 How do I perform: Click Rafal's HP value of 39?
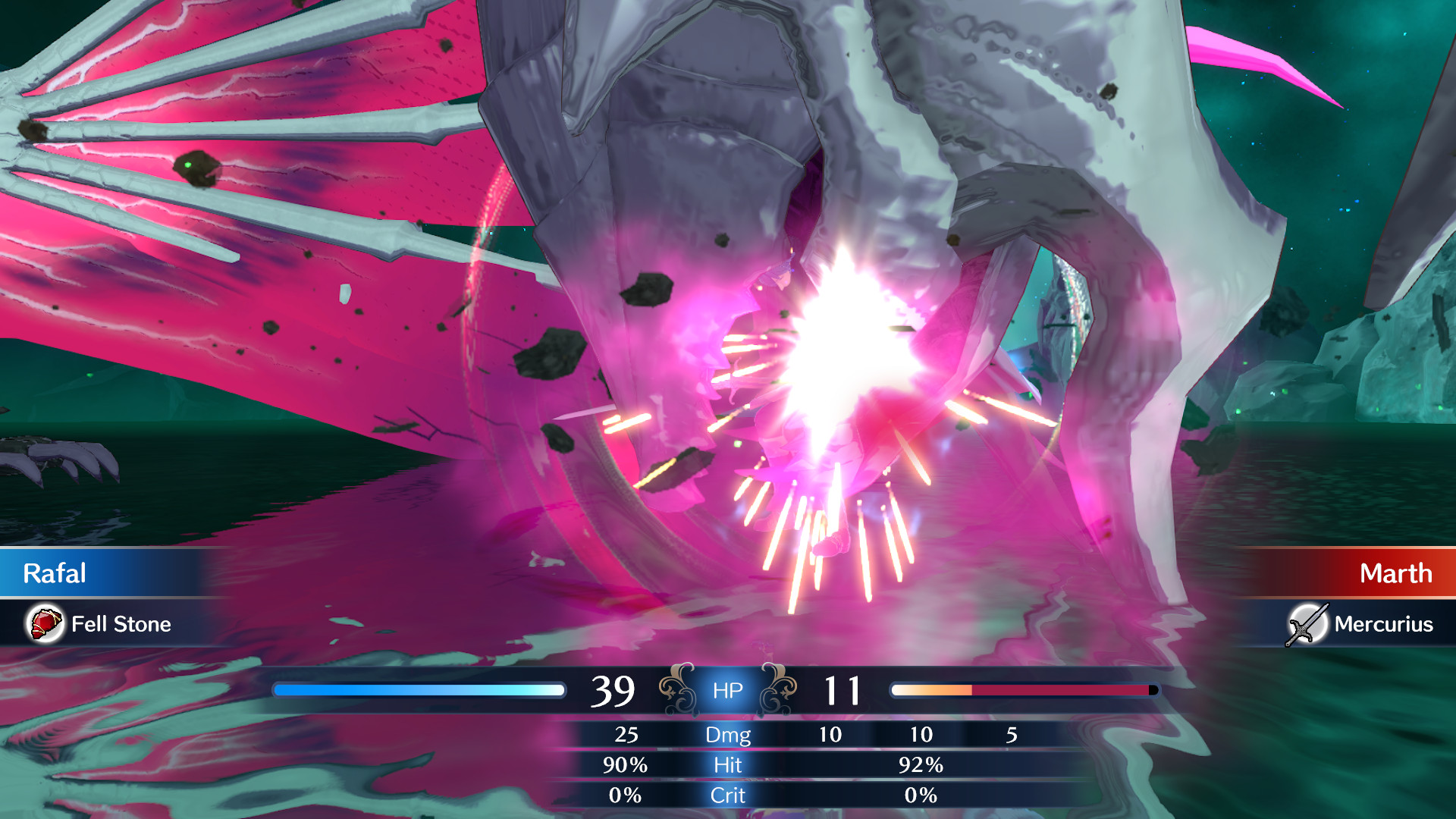coord(617,689)
